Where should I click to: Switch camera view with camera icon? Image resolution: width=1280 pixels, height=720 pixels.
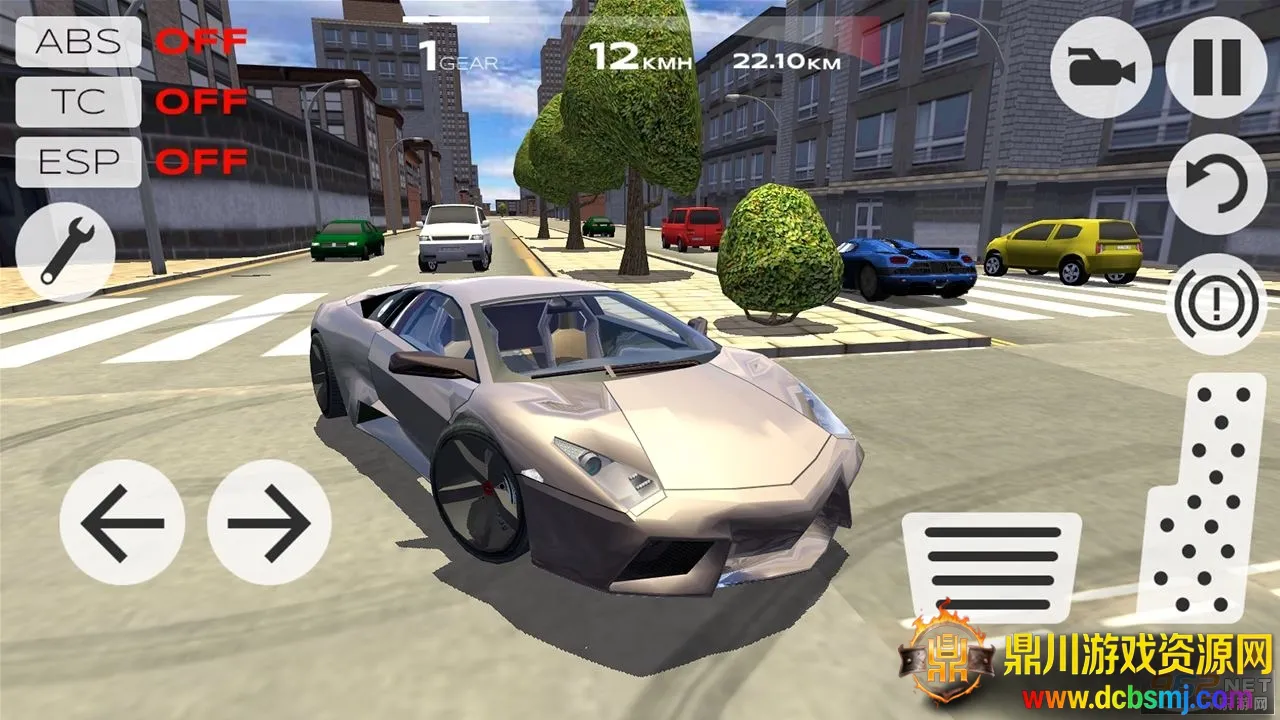tap(1101, 68)
